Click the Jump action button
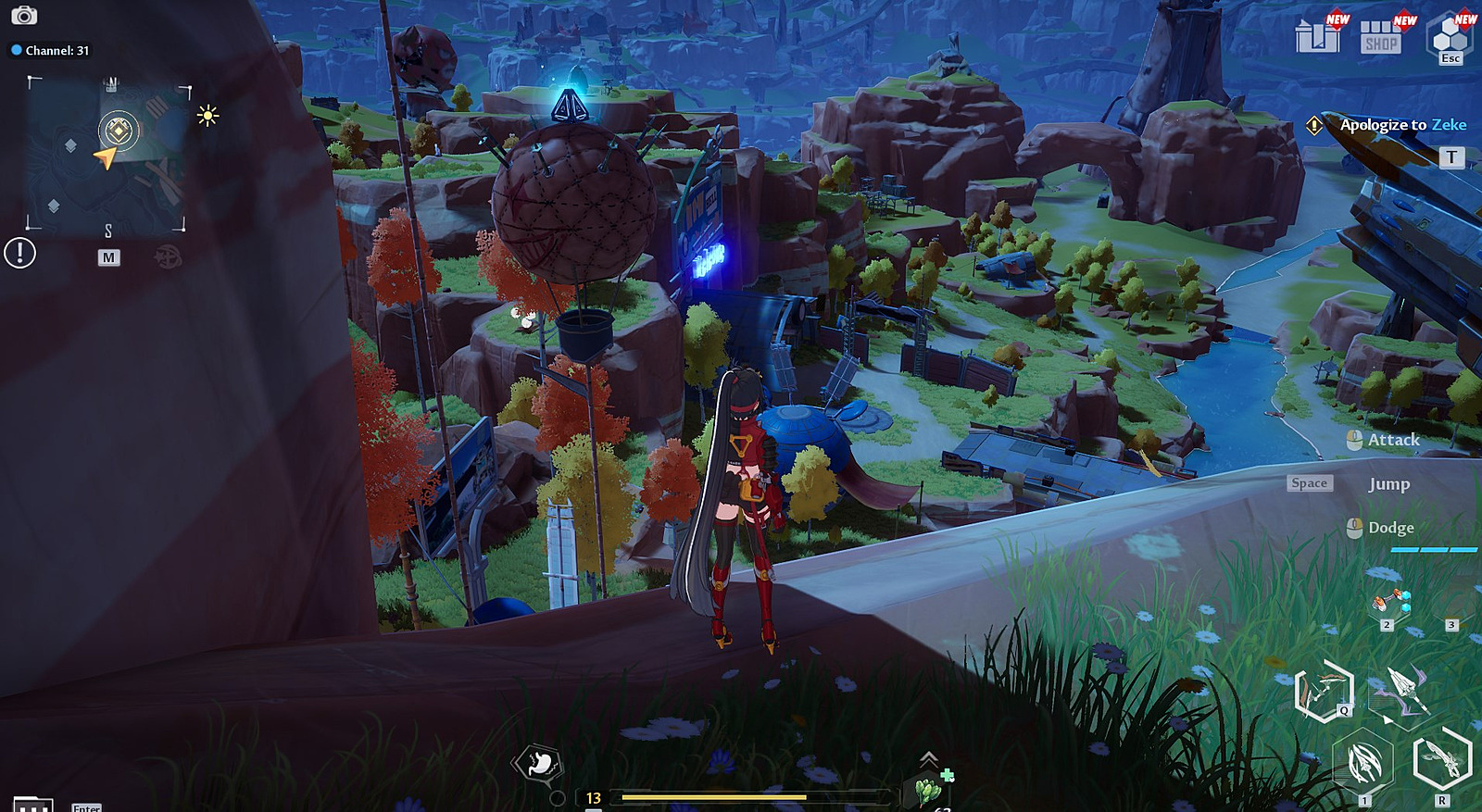Image resolution: width=1482 pixels, height=812 pixels. pos(1388,484)
